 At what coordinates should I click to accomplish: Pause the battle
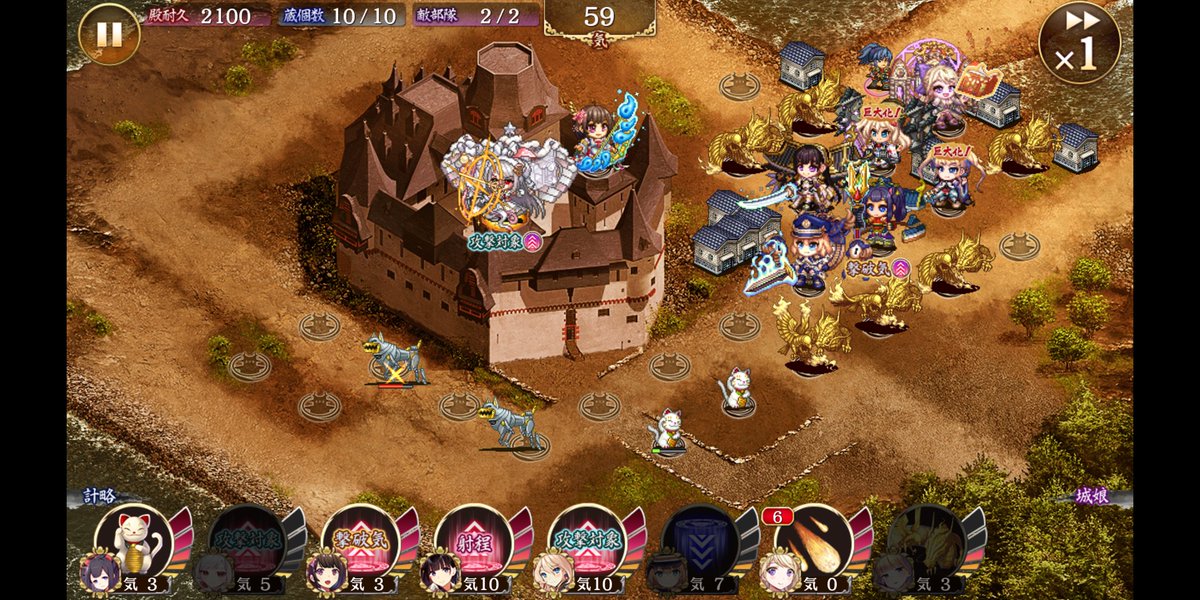pos(108,34)
